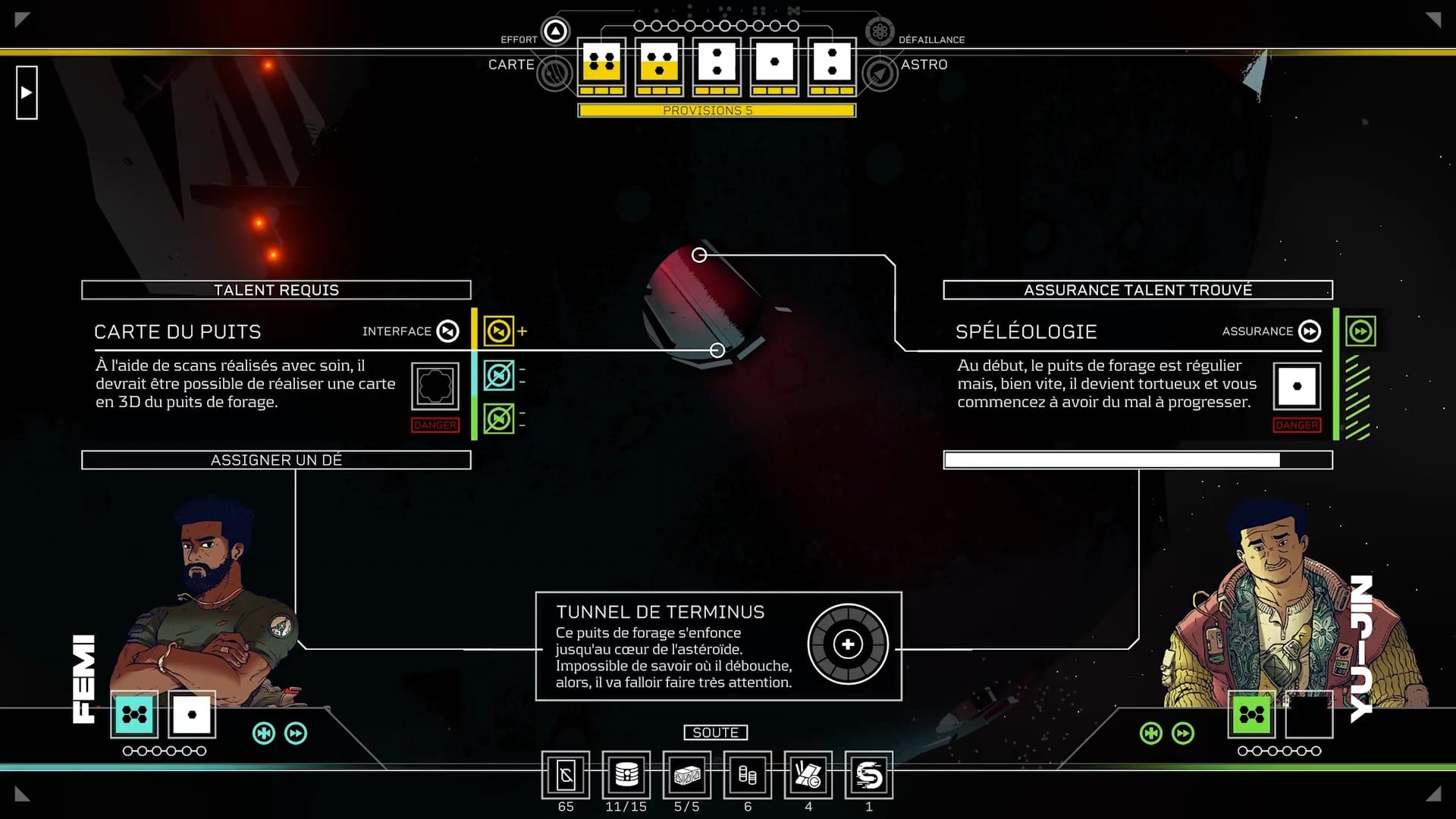Select the yellow die showing four

[x=601, y=62]
